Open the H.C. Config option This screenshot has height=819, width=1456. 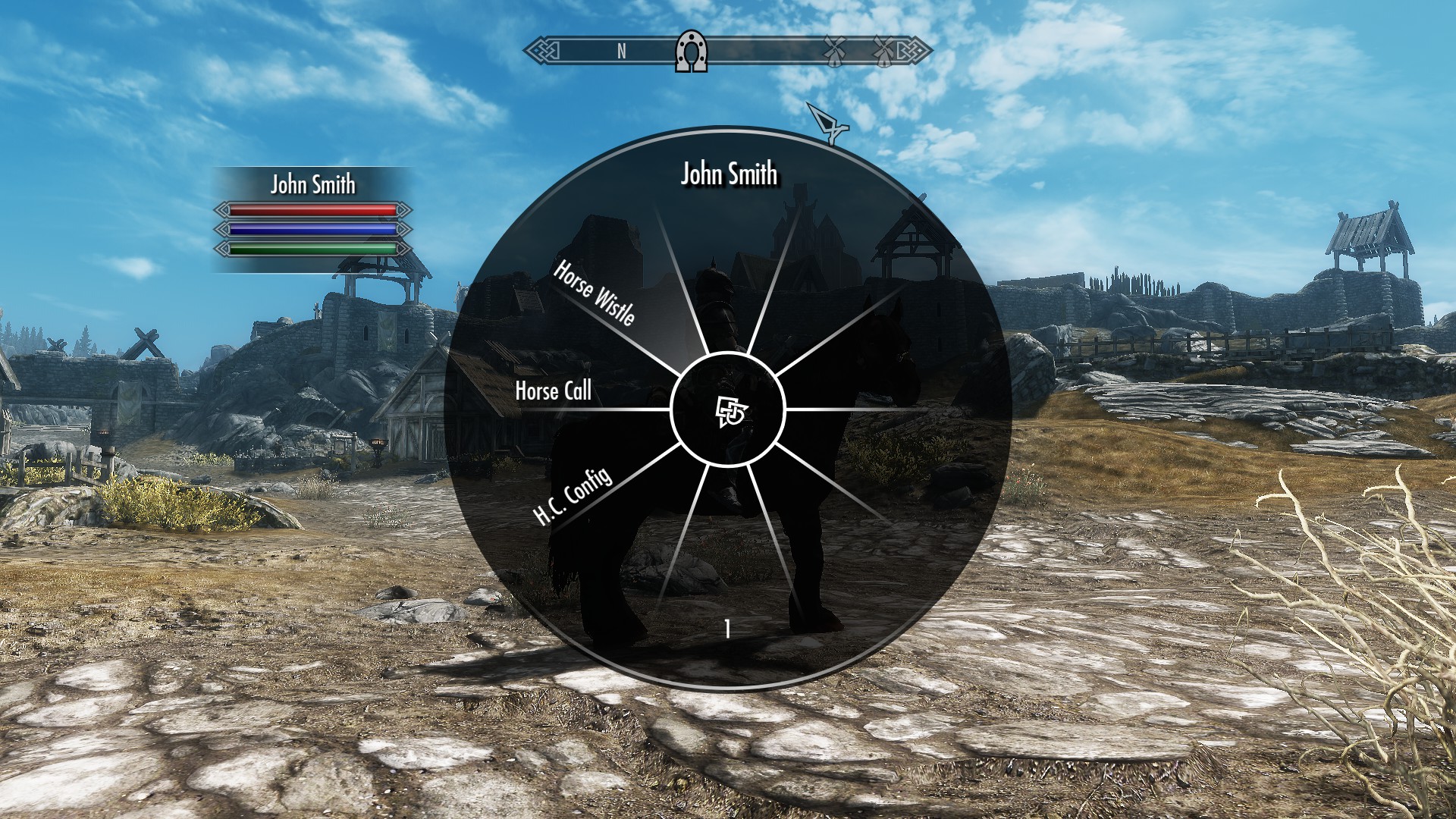tap(573, 497)
